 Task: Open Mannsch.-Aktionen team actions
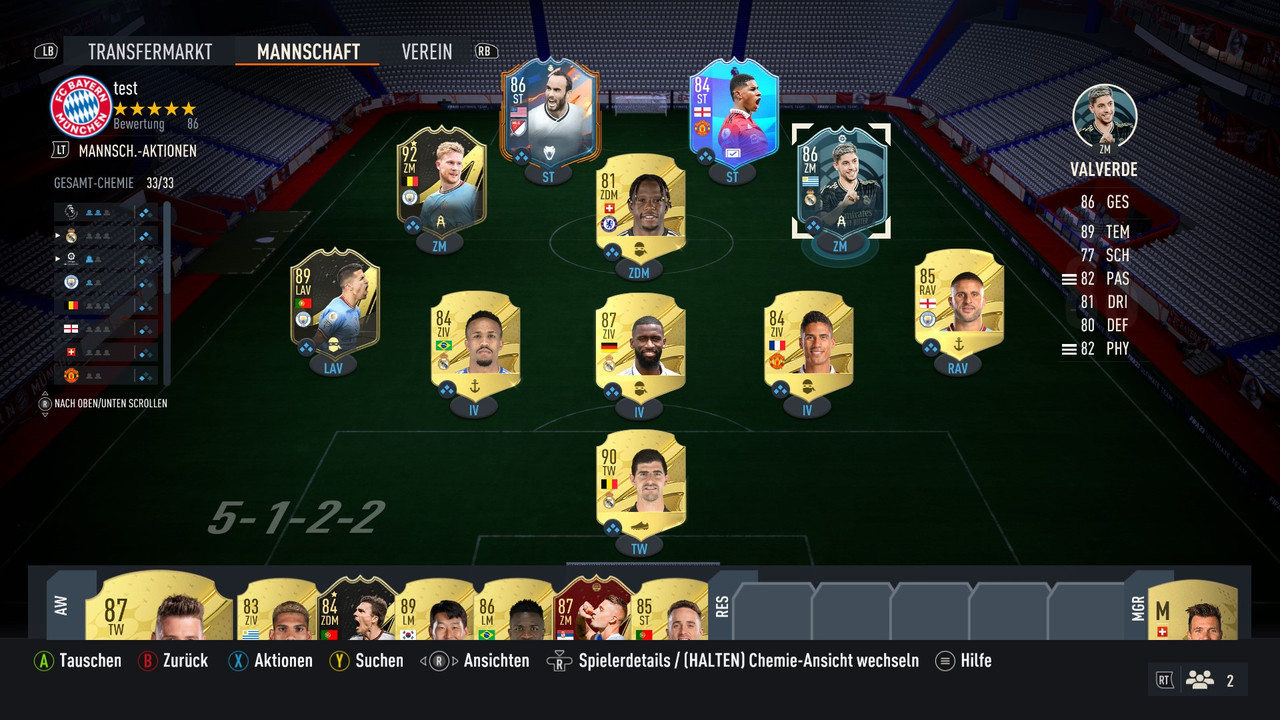pos(137,151)
